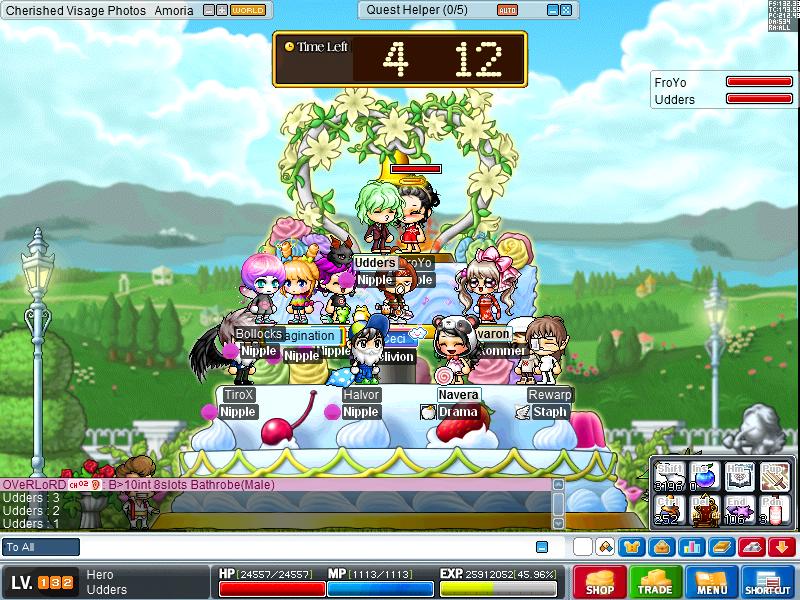Select the 'To All' chat target
800x600 pixels.
(41, 547)
